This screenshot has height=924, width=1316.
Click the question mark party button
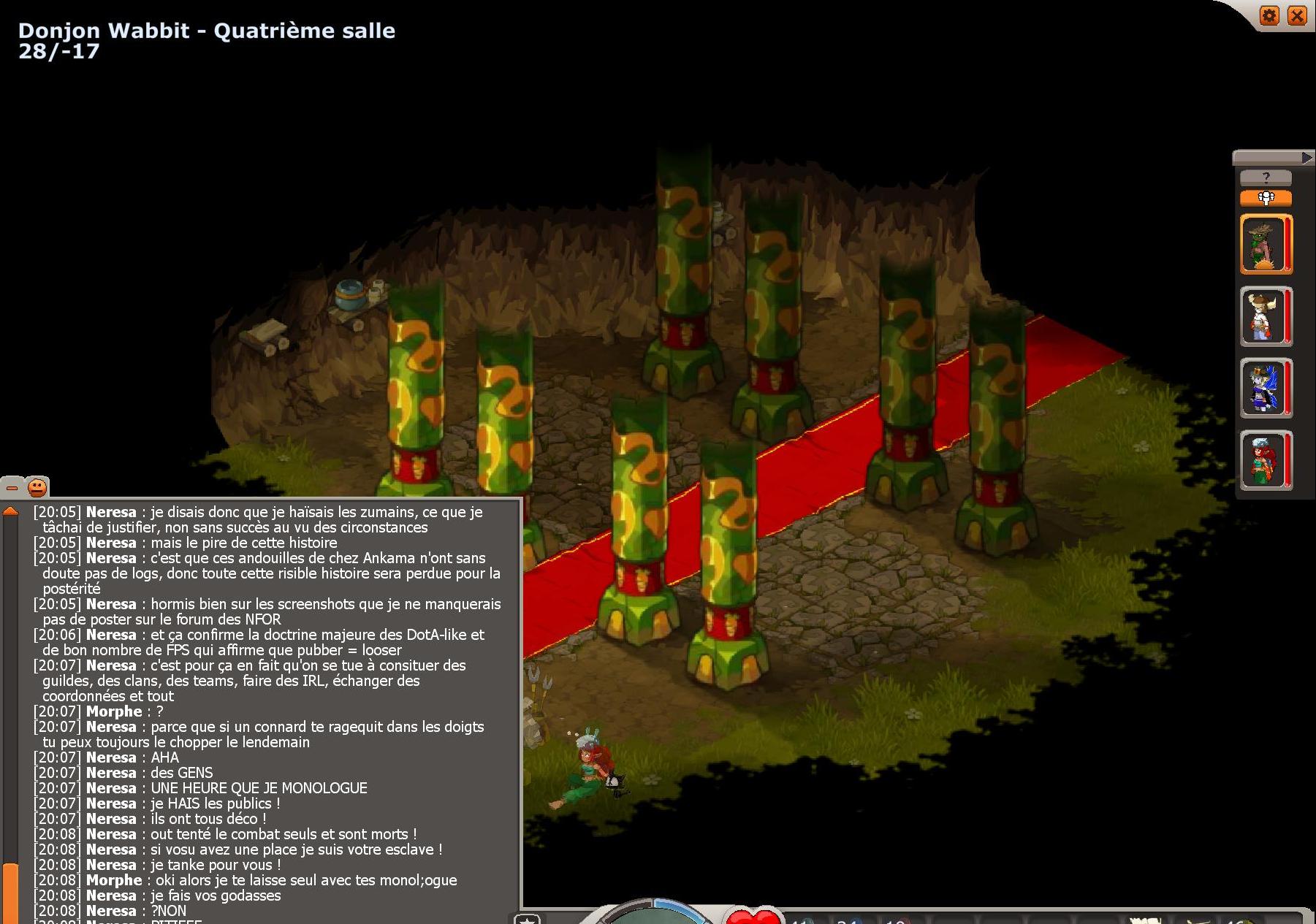(x=1266, y=177)
